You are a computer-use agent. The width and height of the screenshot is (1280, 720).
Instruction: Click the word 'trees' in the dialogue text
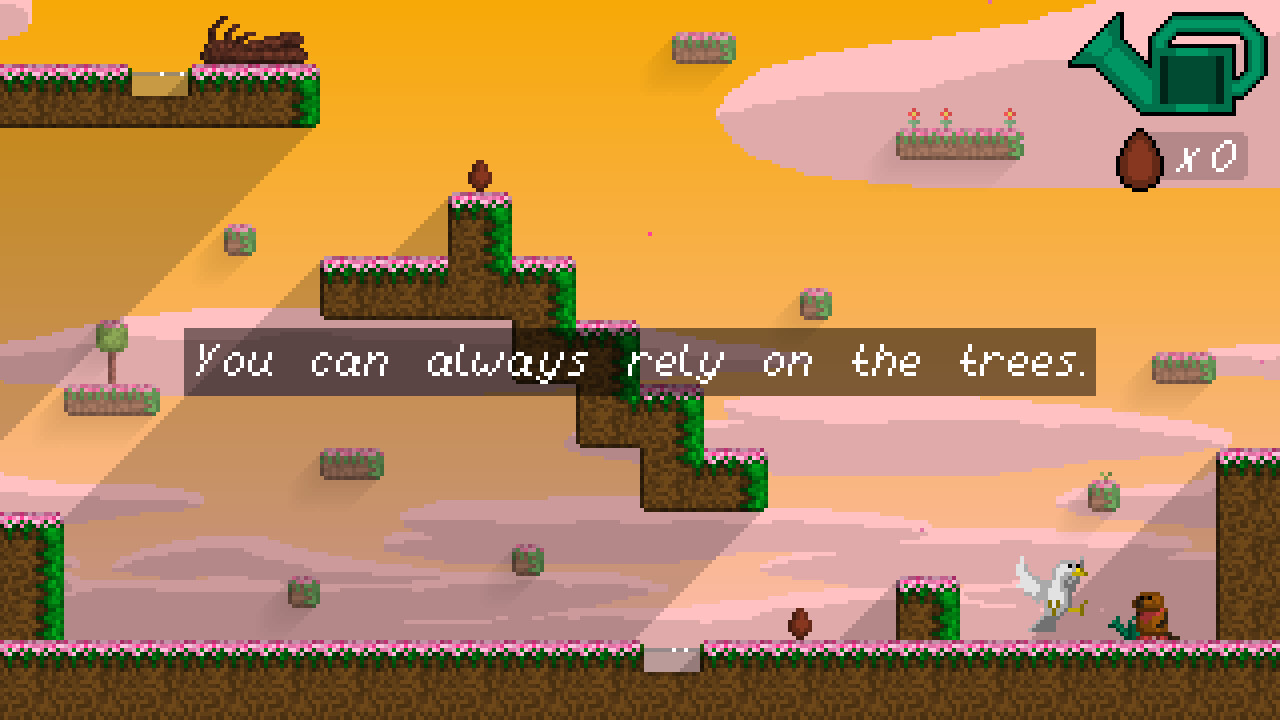(x=1016, y=362)
